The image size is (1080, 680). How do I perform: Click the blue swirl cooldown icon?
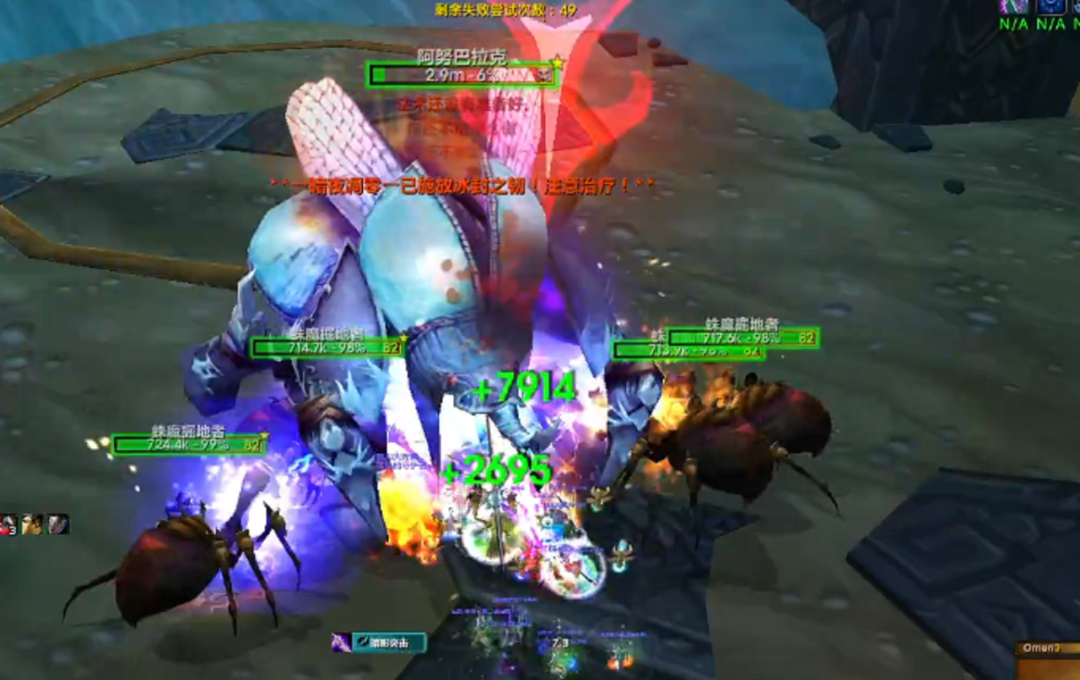[x=1050, y=6]
